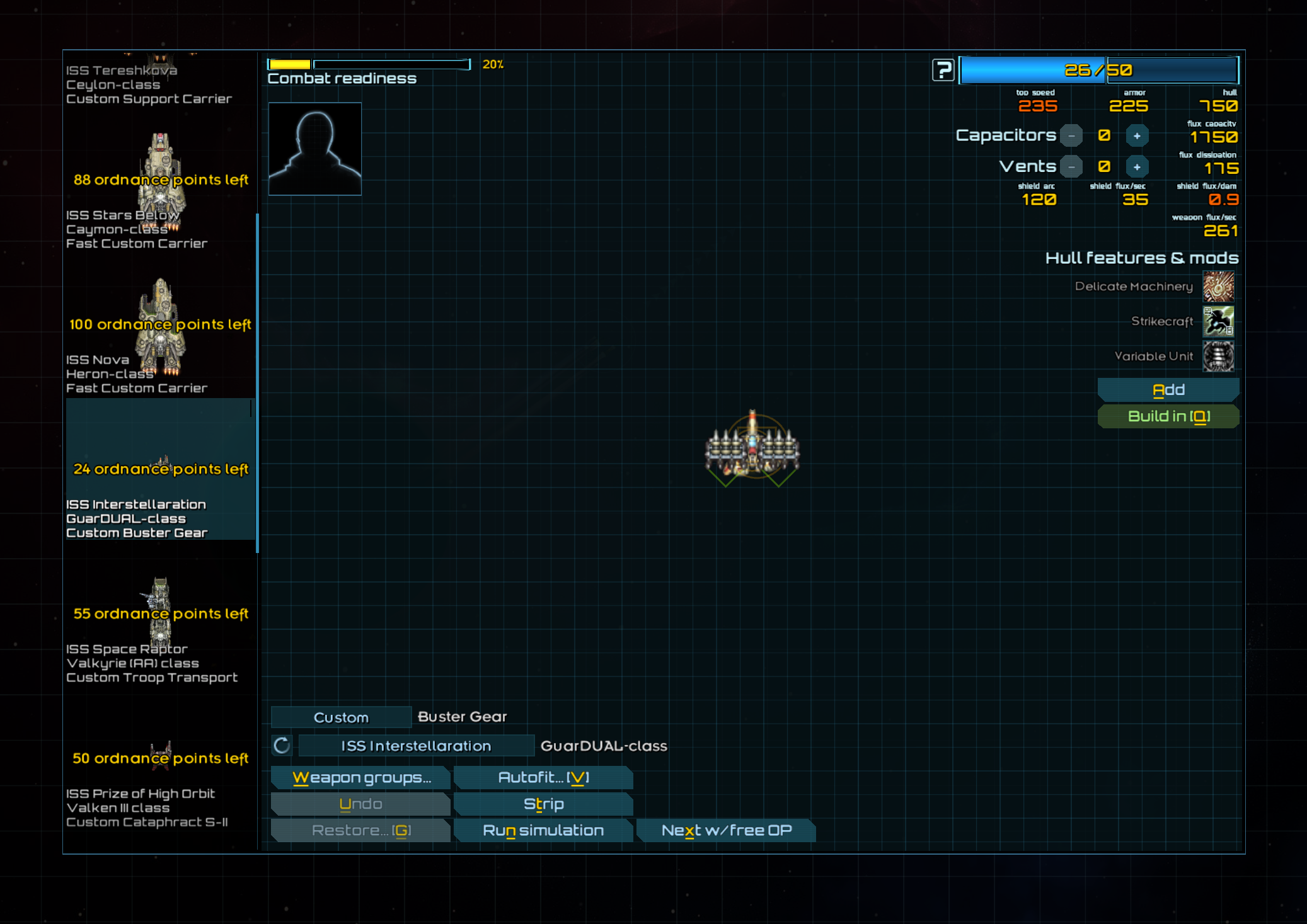Click the Build in button
Screen dimensions: 1307x924
pyautogui.click(x=1168, y=416)
